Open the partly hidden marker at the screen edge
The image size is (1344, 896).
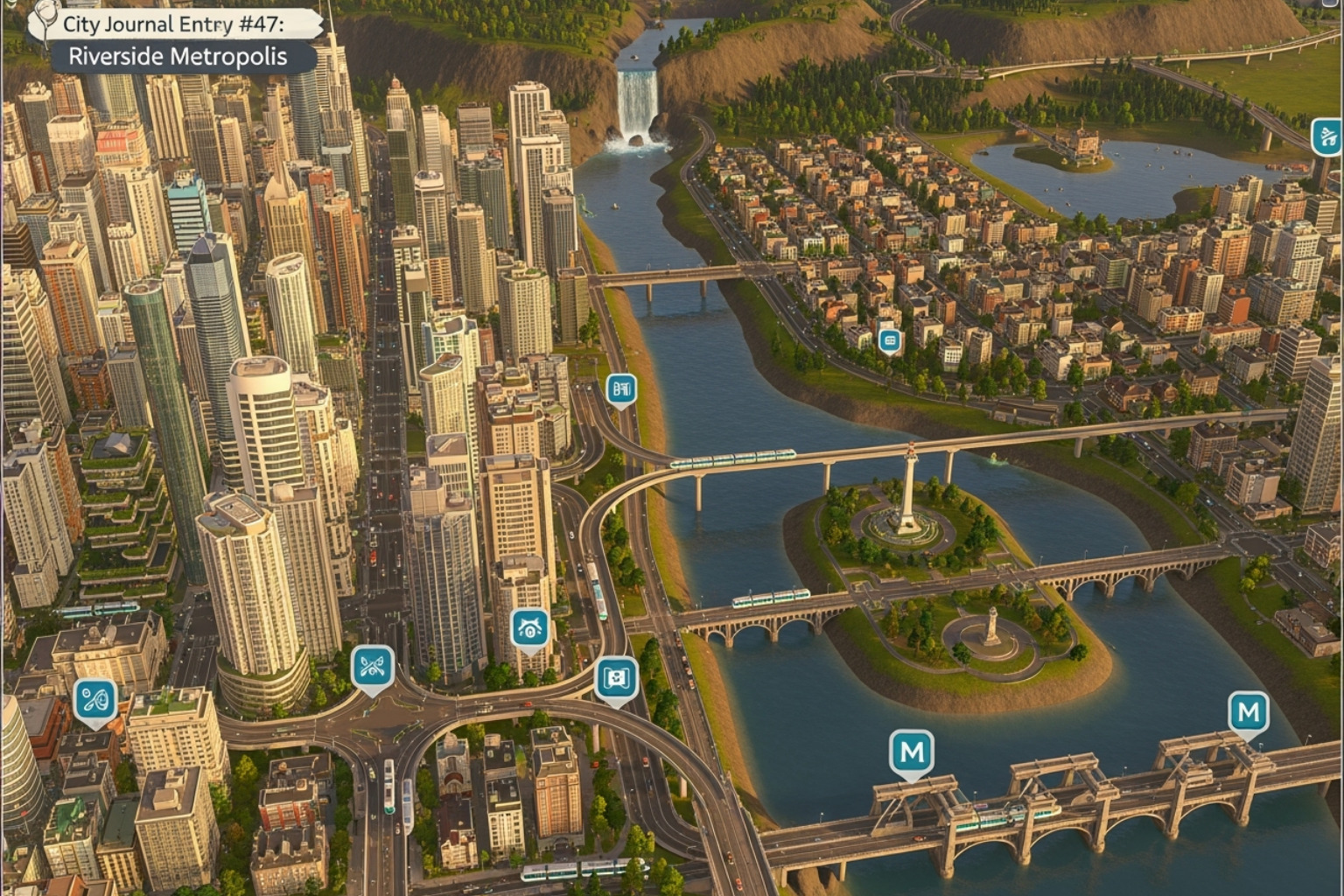click(x=1327, y=137)
